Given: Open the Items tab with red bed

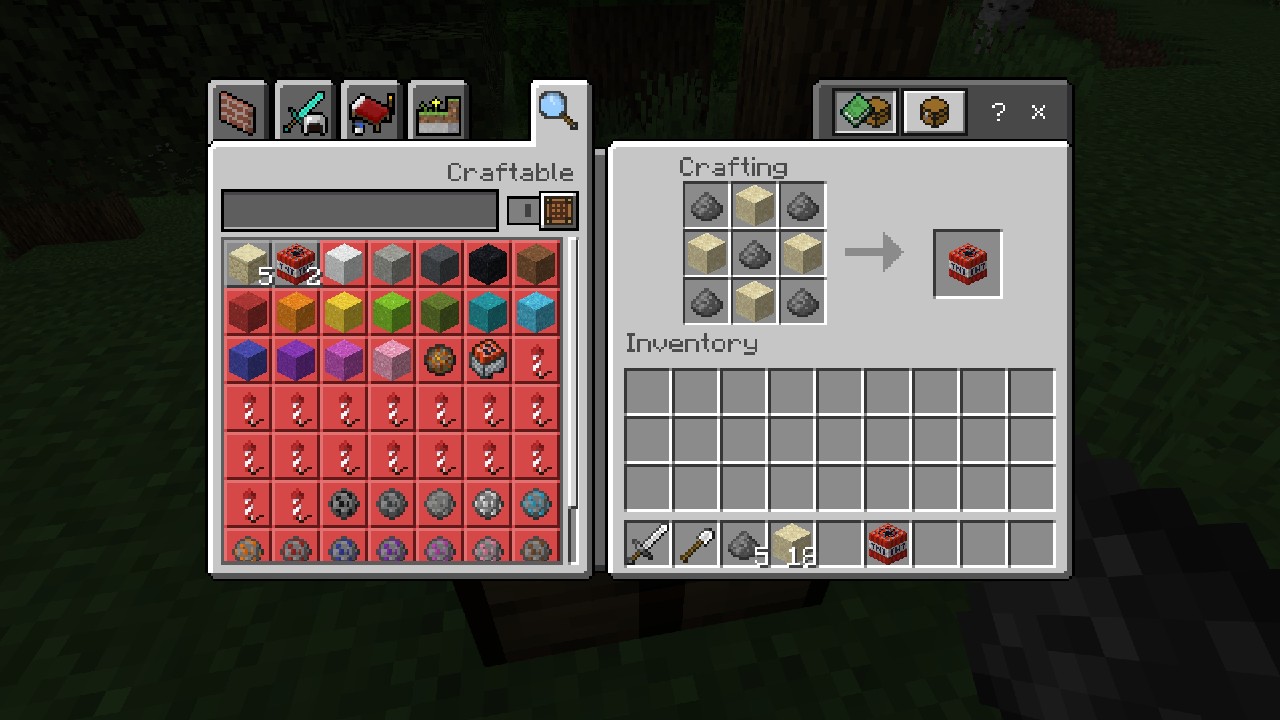Looking at the screenshot, I should [x=371, y=111].
